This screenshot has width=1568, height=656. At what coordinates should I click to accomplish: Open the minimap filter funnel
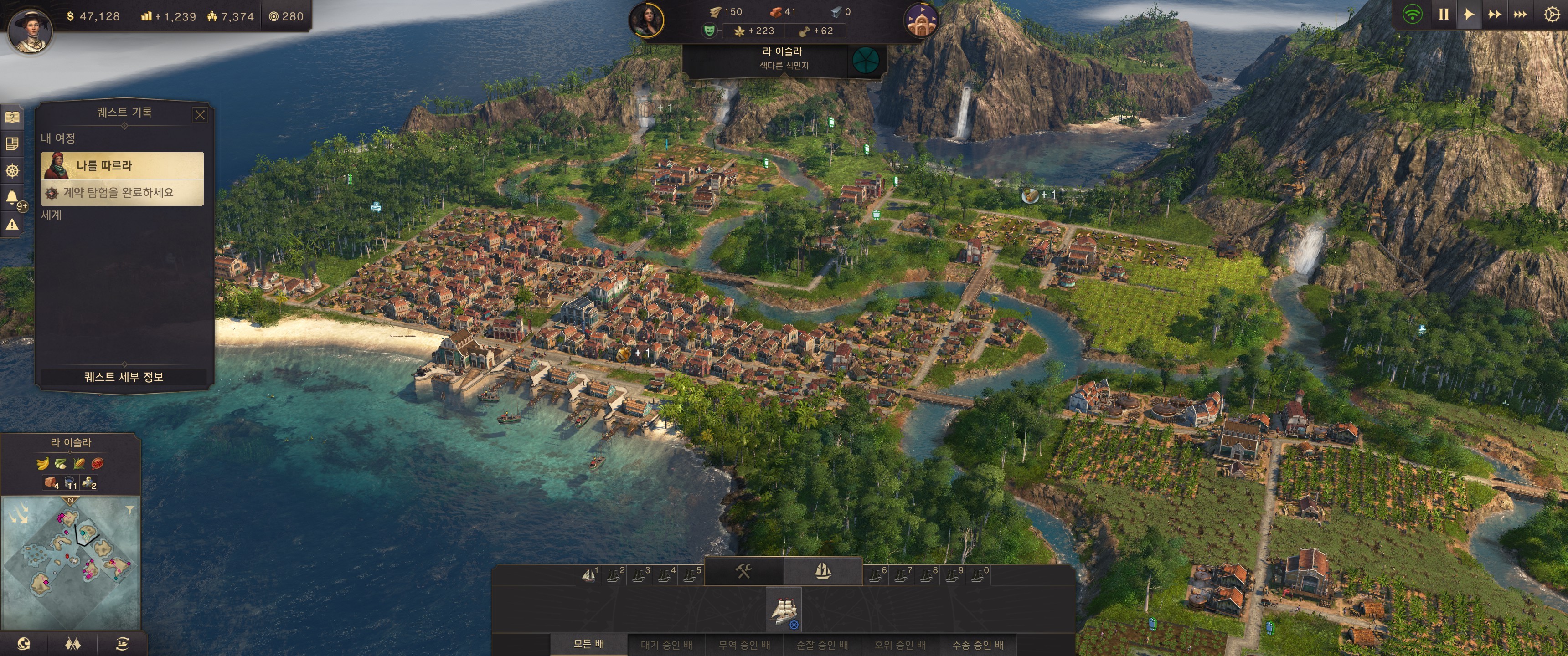(x=129, y=510)
